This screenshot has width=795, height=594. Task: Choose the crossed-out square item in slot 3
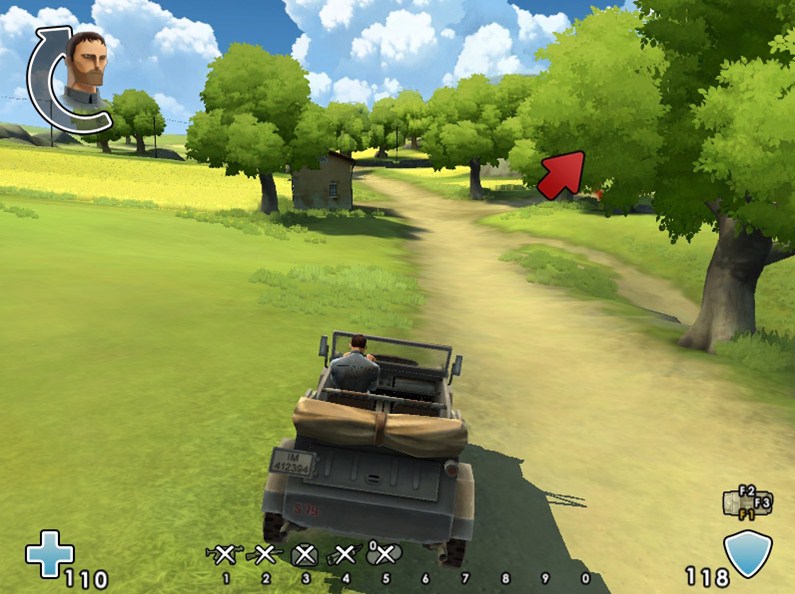(306, 555)
